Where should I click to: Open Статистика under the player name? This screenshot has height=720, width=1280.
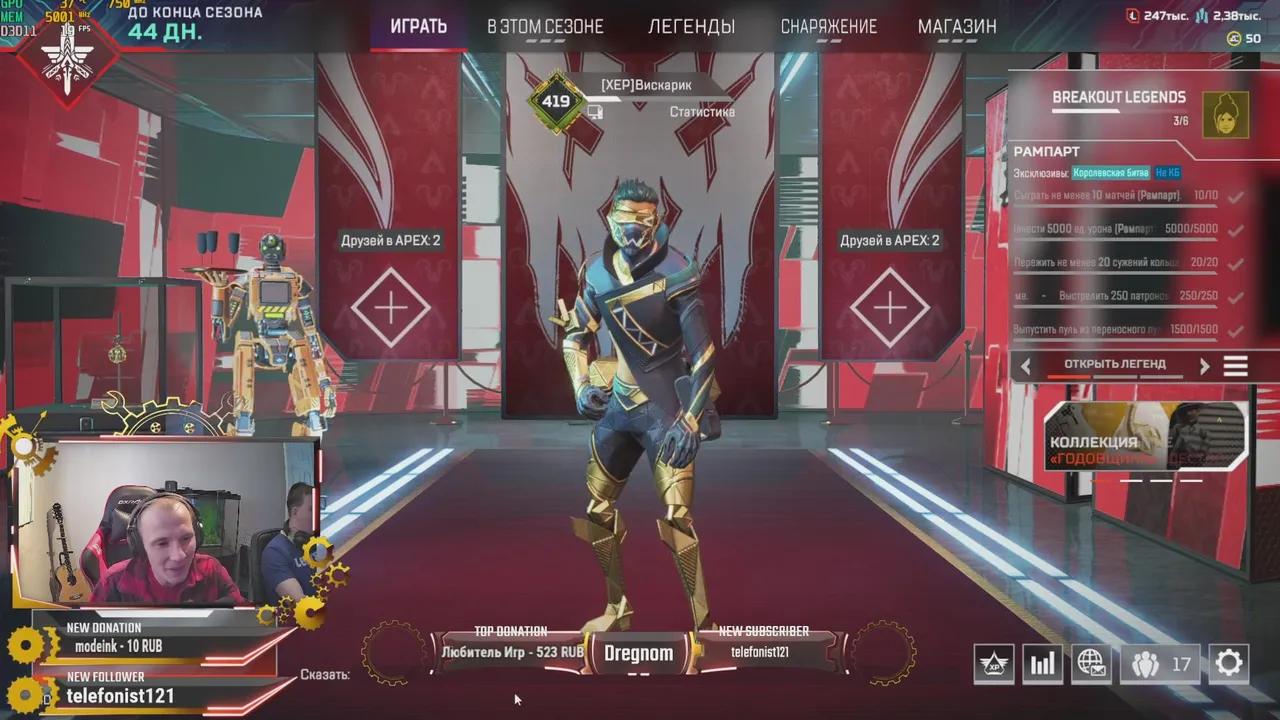(701, 111)
